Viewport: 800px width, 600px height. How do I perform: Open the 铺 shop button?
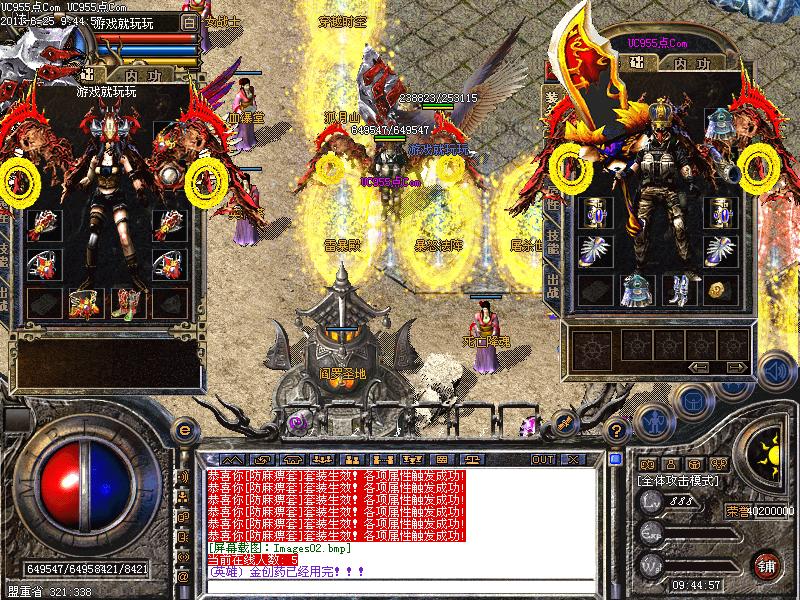click(767, 565)
